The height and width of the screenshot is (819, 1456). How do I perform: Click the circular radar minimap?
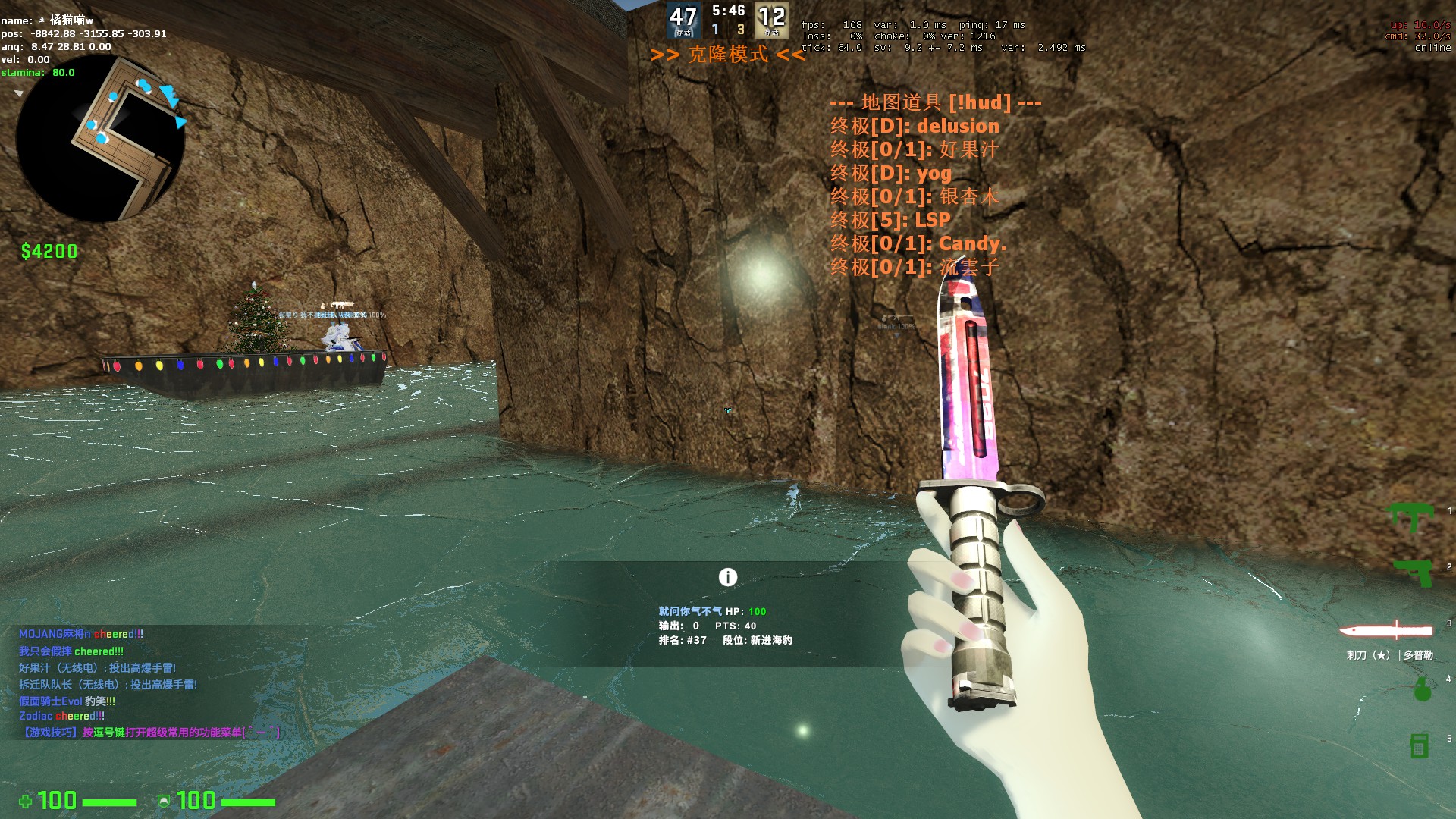pyautogui.click(x=100, y=139)
